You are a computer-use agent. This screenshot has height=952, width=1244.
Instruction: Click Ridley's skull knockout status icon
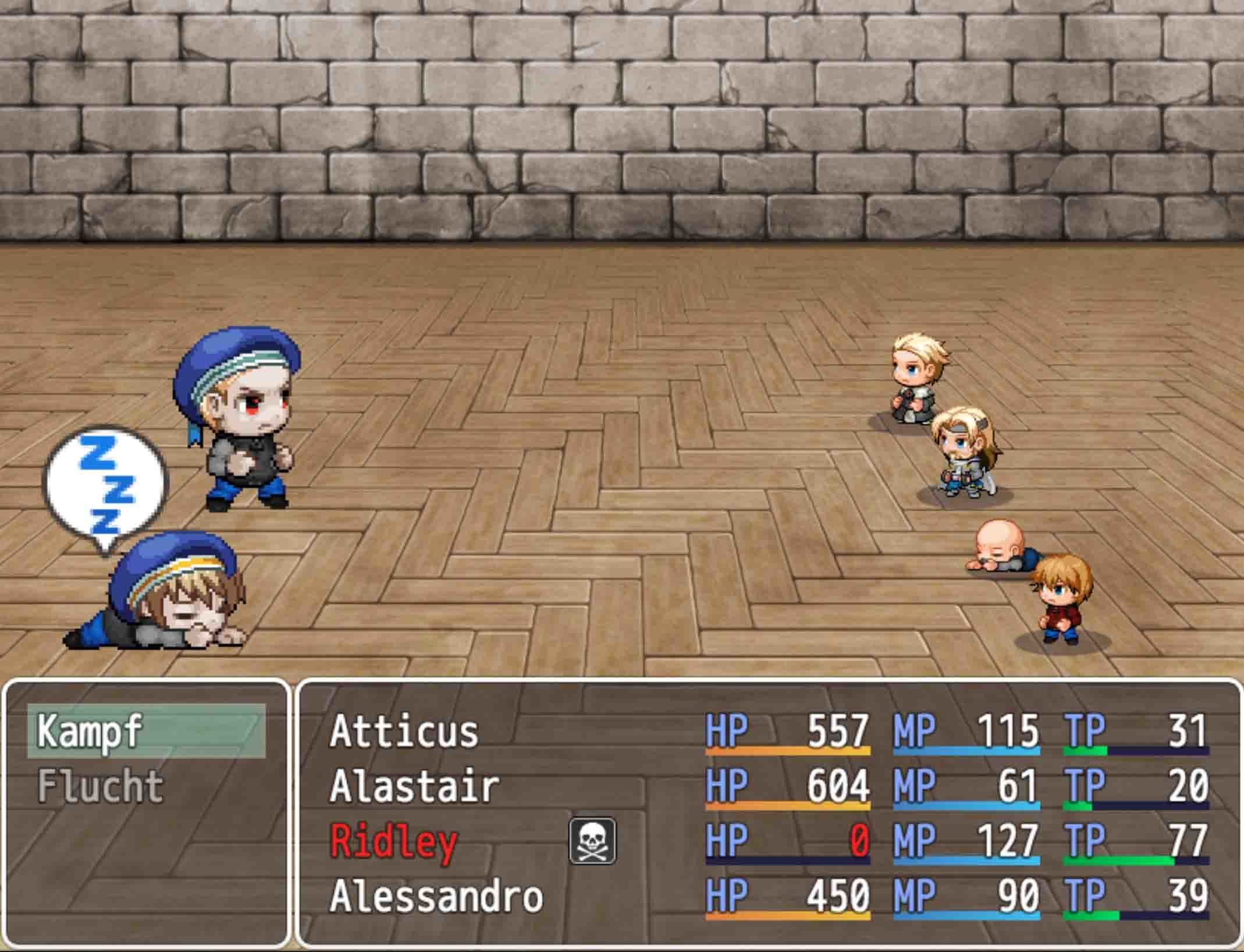[x=592, y=841]
